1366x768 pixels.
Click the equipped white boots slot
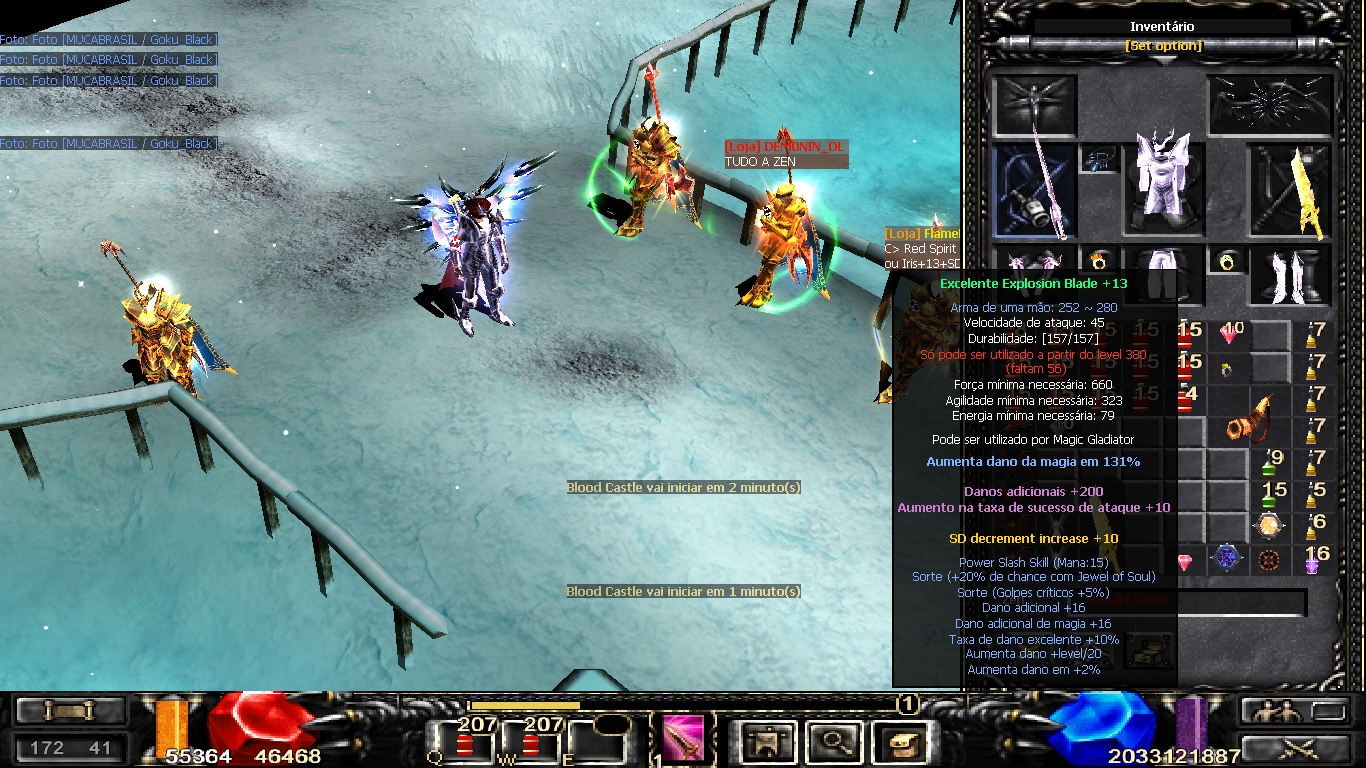1293,275
